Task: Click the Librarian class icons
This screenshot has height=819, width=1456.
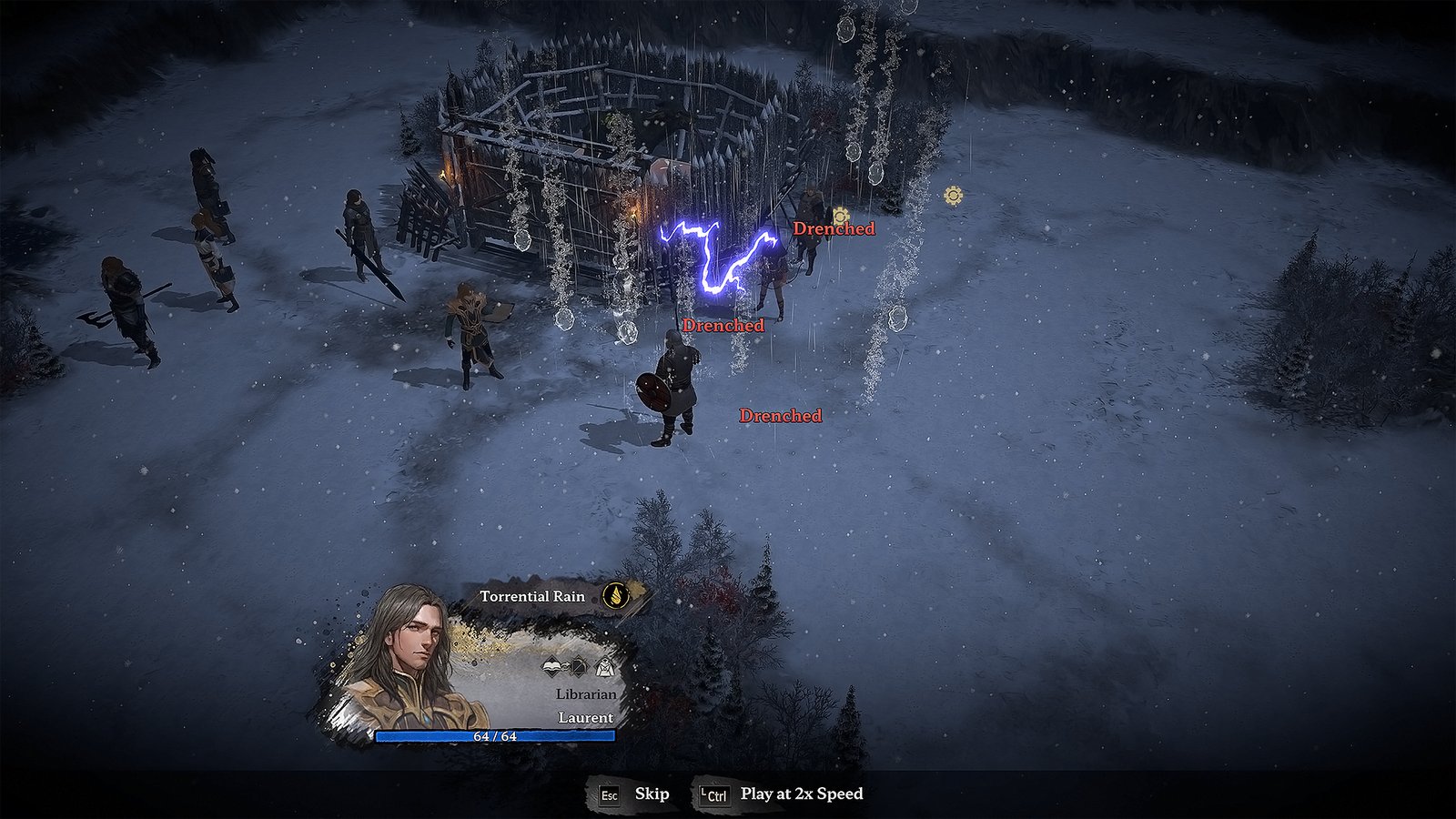Action: [x=579, y=669]
